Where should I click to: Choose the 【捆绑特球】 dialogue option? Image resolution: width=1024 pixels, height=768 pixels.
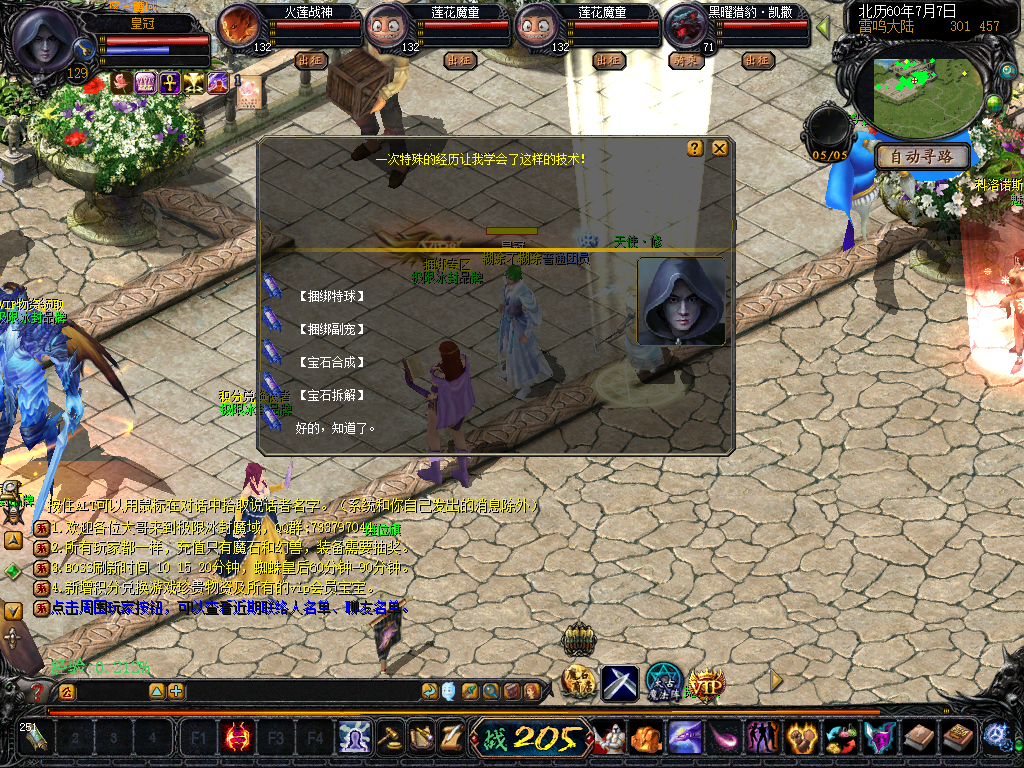pyautogui.click(x=332, y=297)
